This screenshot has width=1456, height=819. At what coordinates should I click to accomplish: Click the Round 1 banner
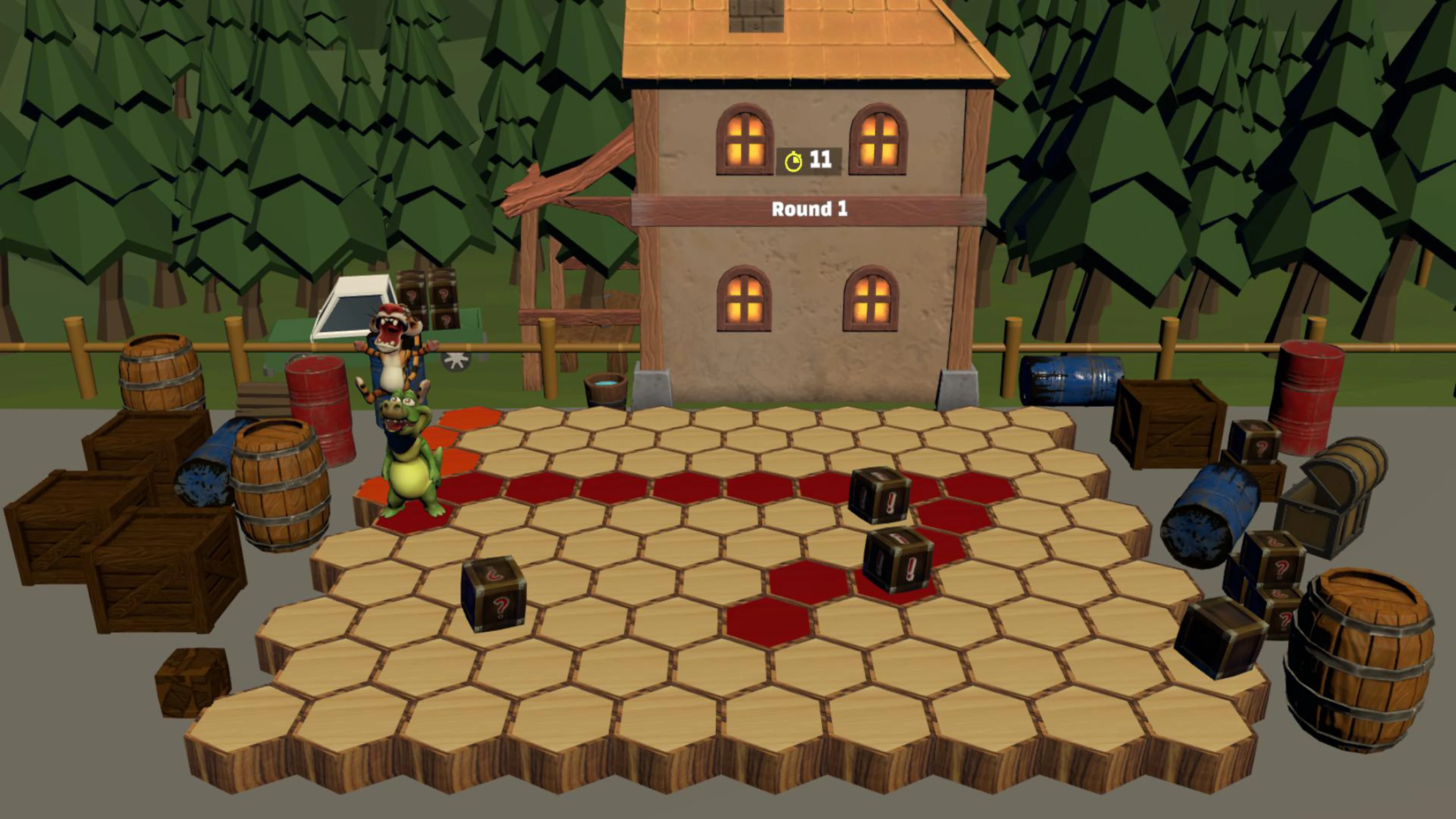(810, 209)
